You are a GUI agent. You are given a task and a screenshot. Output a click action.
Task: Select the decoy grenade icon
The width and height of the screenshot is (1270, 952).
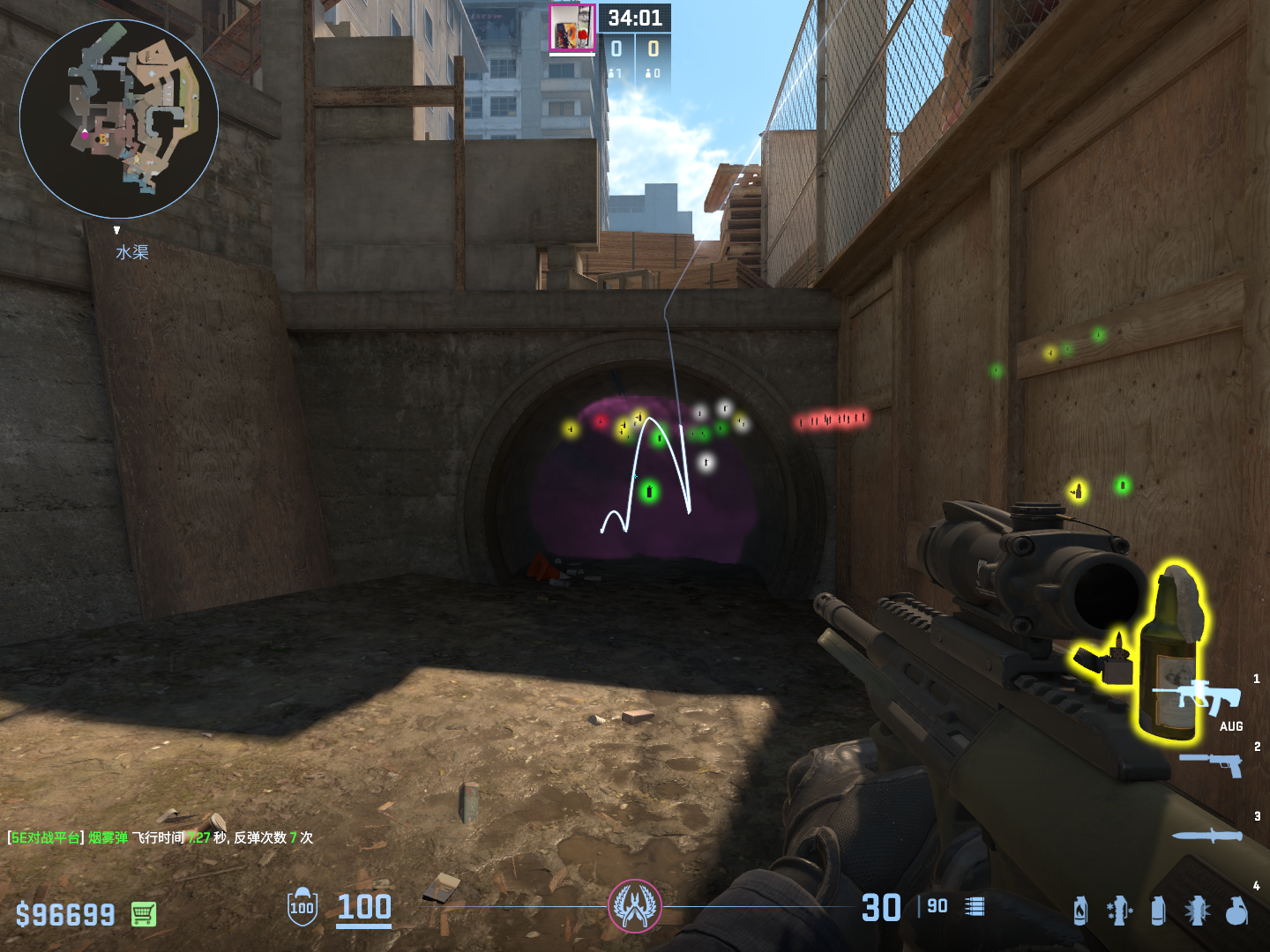1119,911
